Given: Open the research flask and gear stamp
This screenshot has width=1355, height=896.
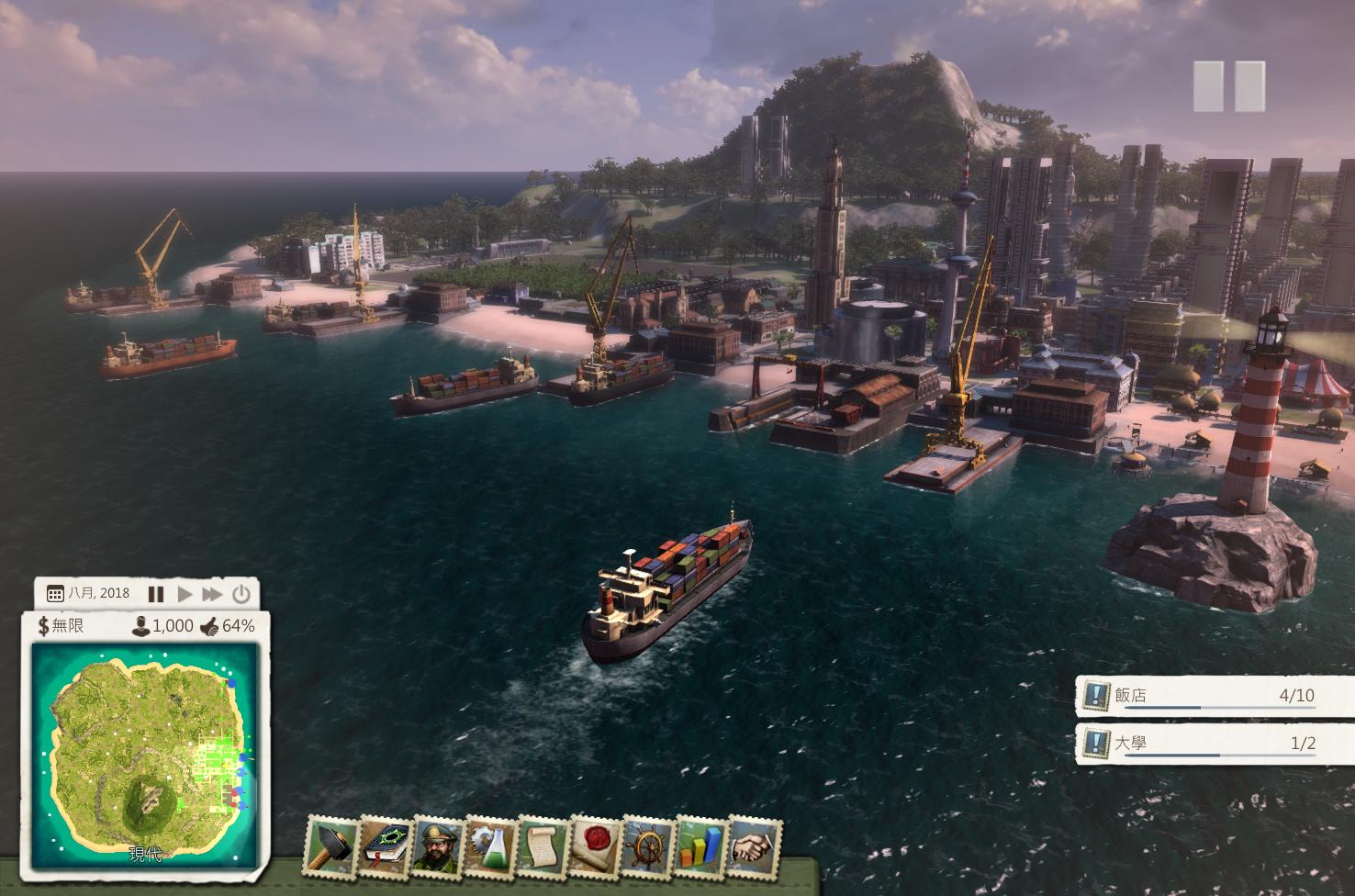Looking at the screenshot, I should pyautogui.click(x=491, y=846).
